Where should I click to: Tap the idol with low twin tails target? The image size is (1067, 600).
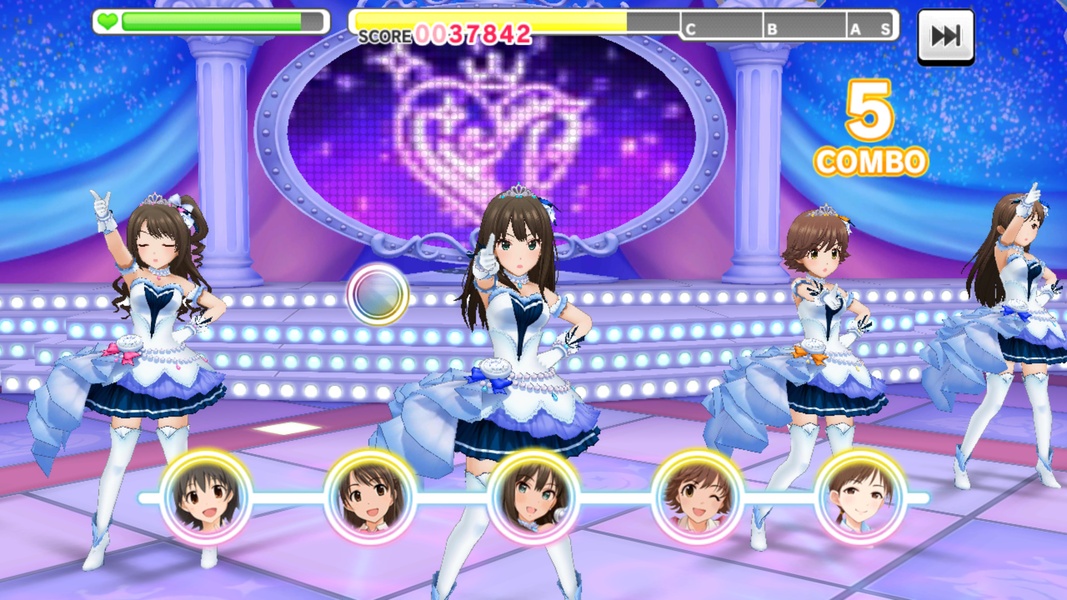(861, 496)
